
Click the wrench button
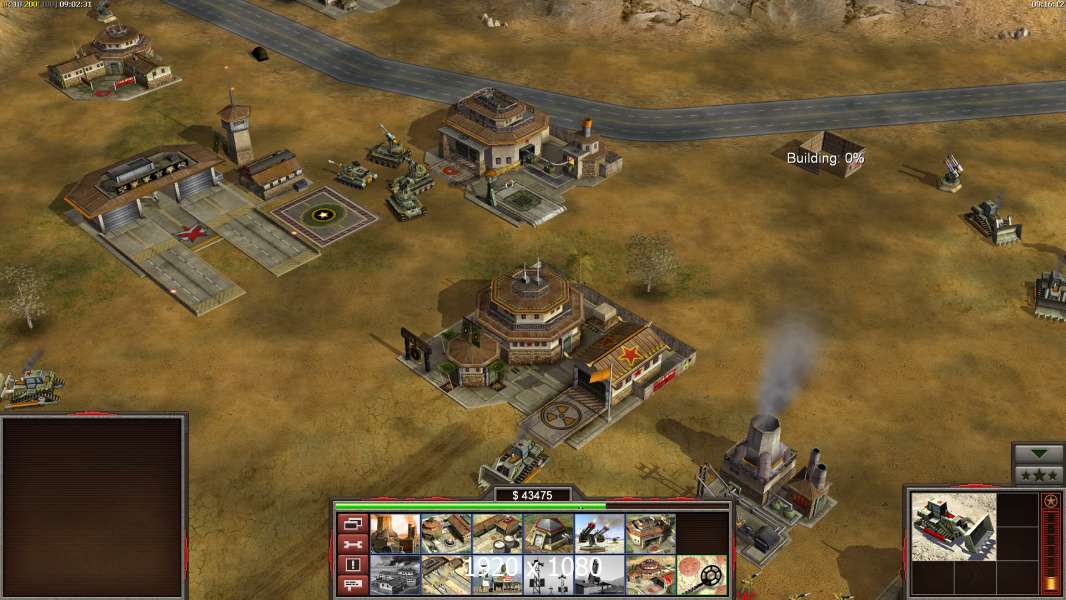tap(351, 544)
